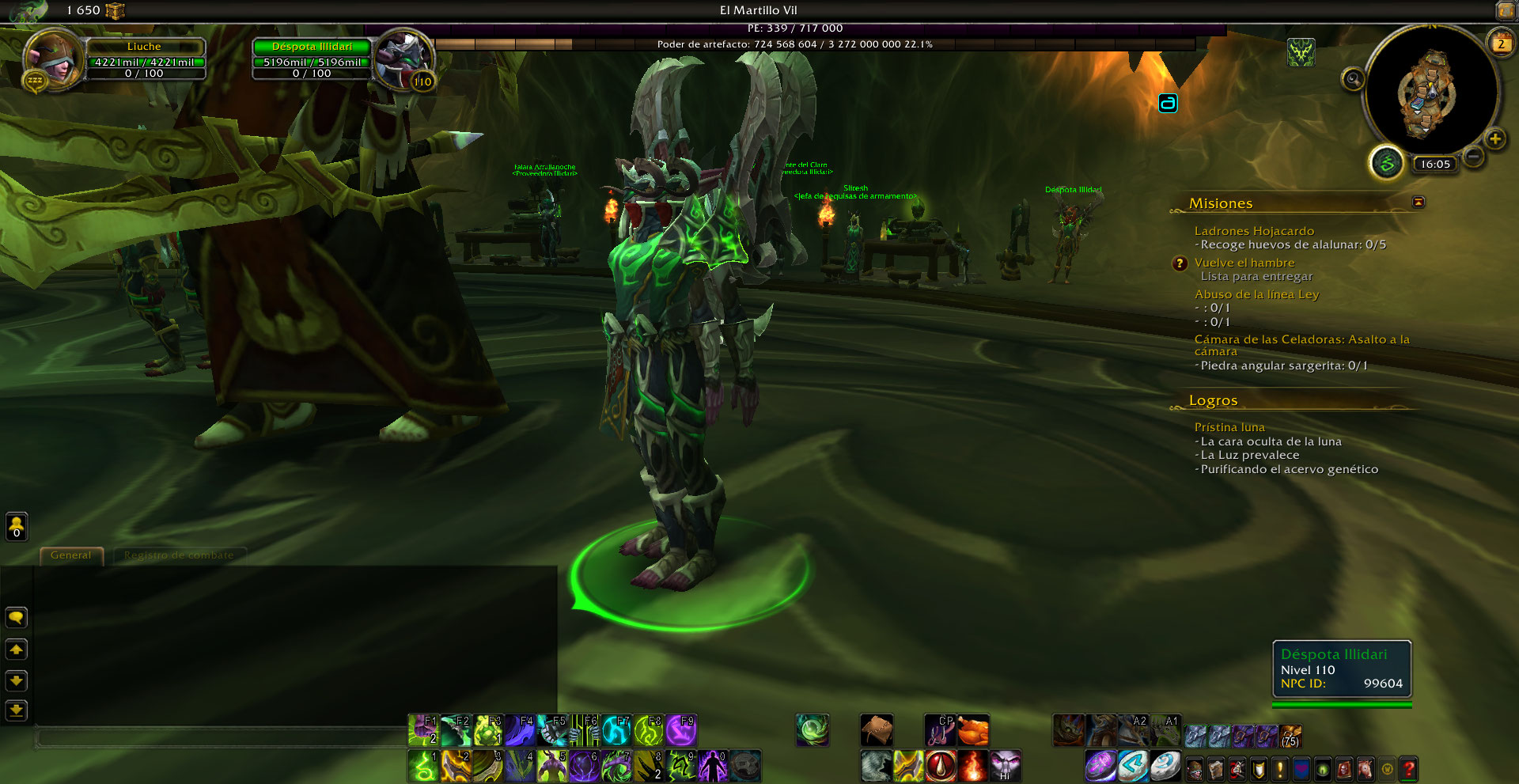The height and width of the screenshot is (784, 1519).
Task: Use the roast chicken food item
Action: pos(973,730)
